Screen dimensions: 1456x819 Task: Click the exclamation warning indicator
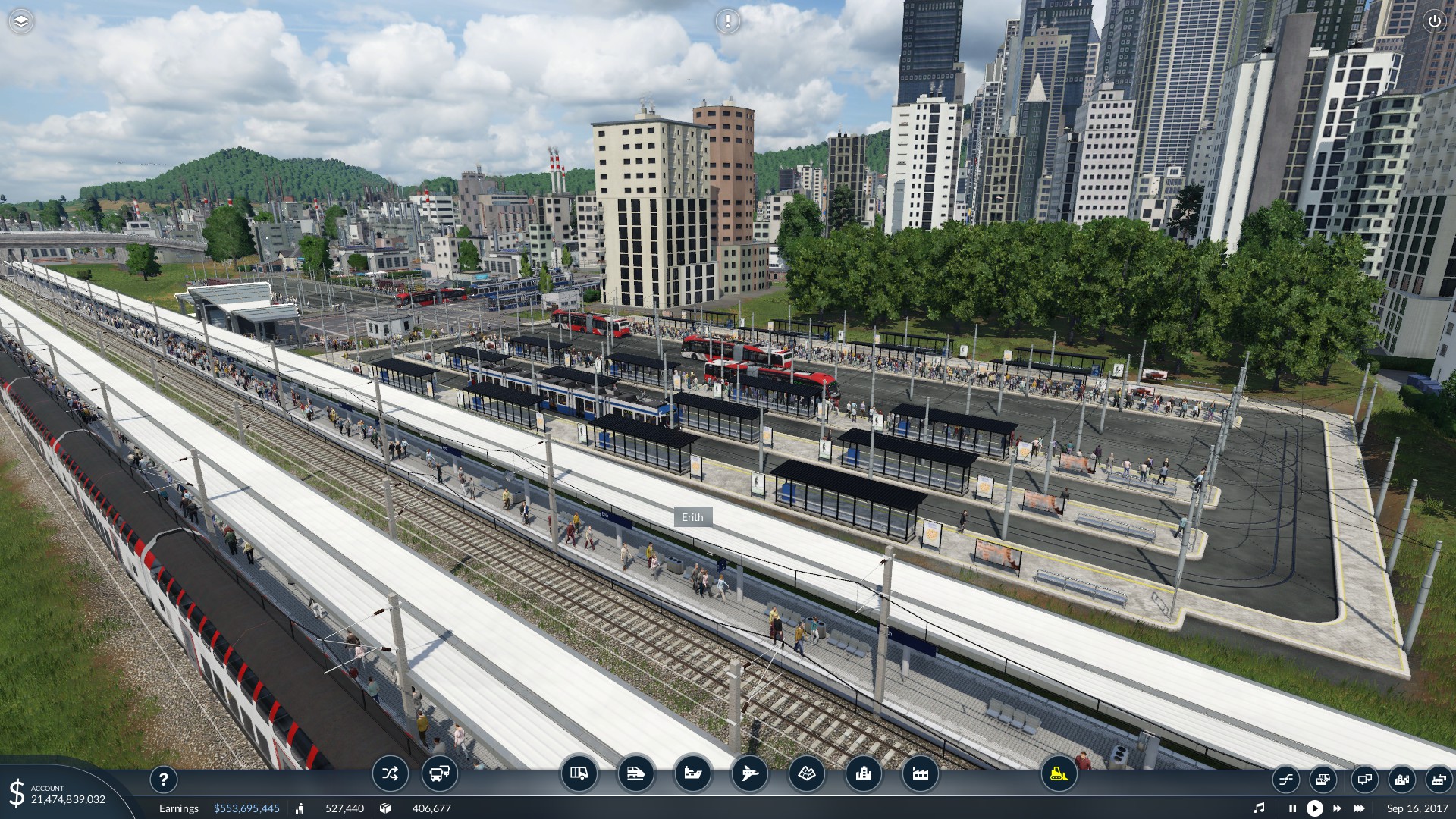(727, 21)
